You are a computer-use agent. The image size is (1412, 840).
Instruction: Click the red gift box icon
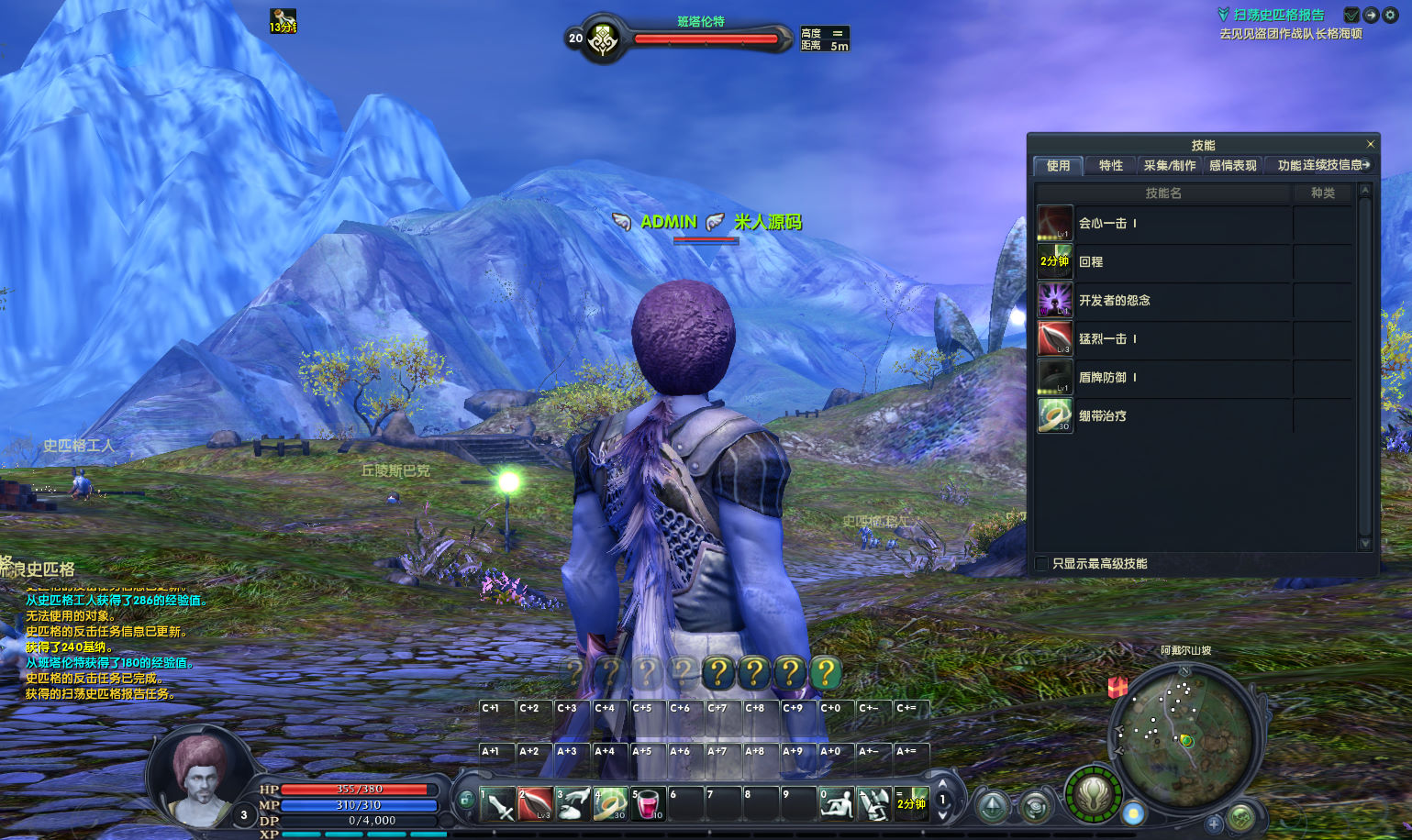(x=1117, y=687)
